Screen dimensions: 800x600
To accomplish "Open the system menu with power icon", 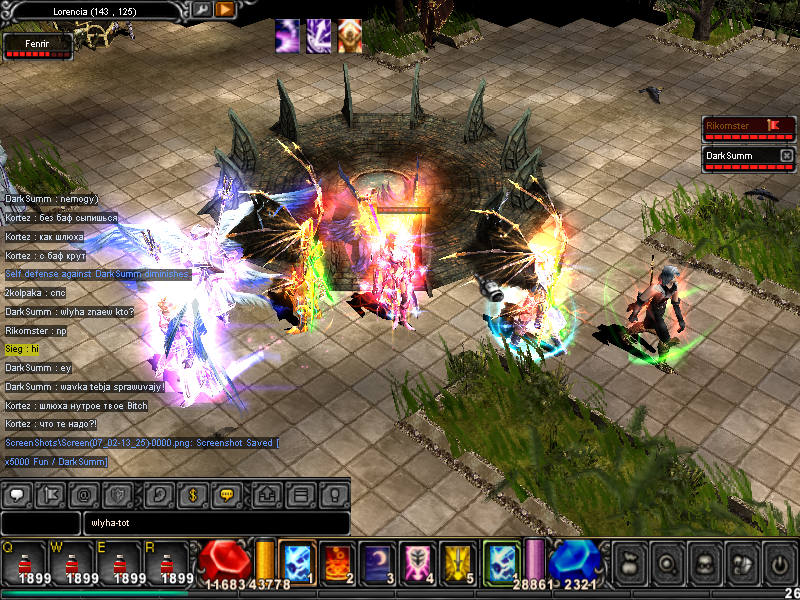I will click(x=778, y=563).
